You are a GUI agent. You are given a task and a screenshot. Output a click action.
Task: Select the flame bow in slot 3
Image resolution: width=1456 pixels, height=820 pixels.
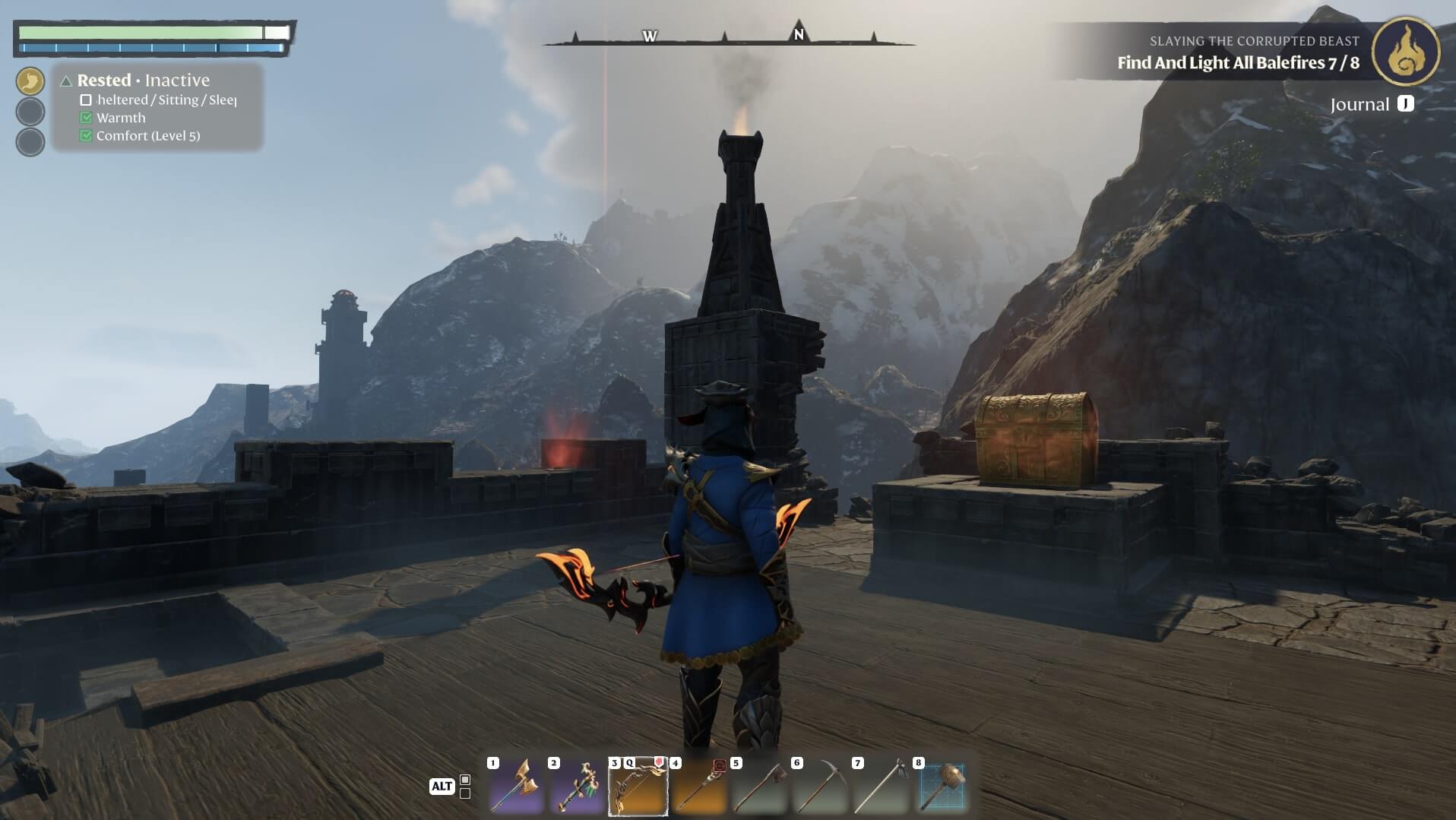638,786
